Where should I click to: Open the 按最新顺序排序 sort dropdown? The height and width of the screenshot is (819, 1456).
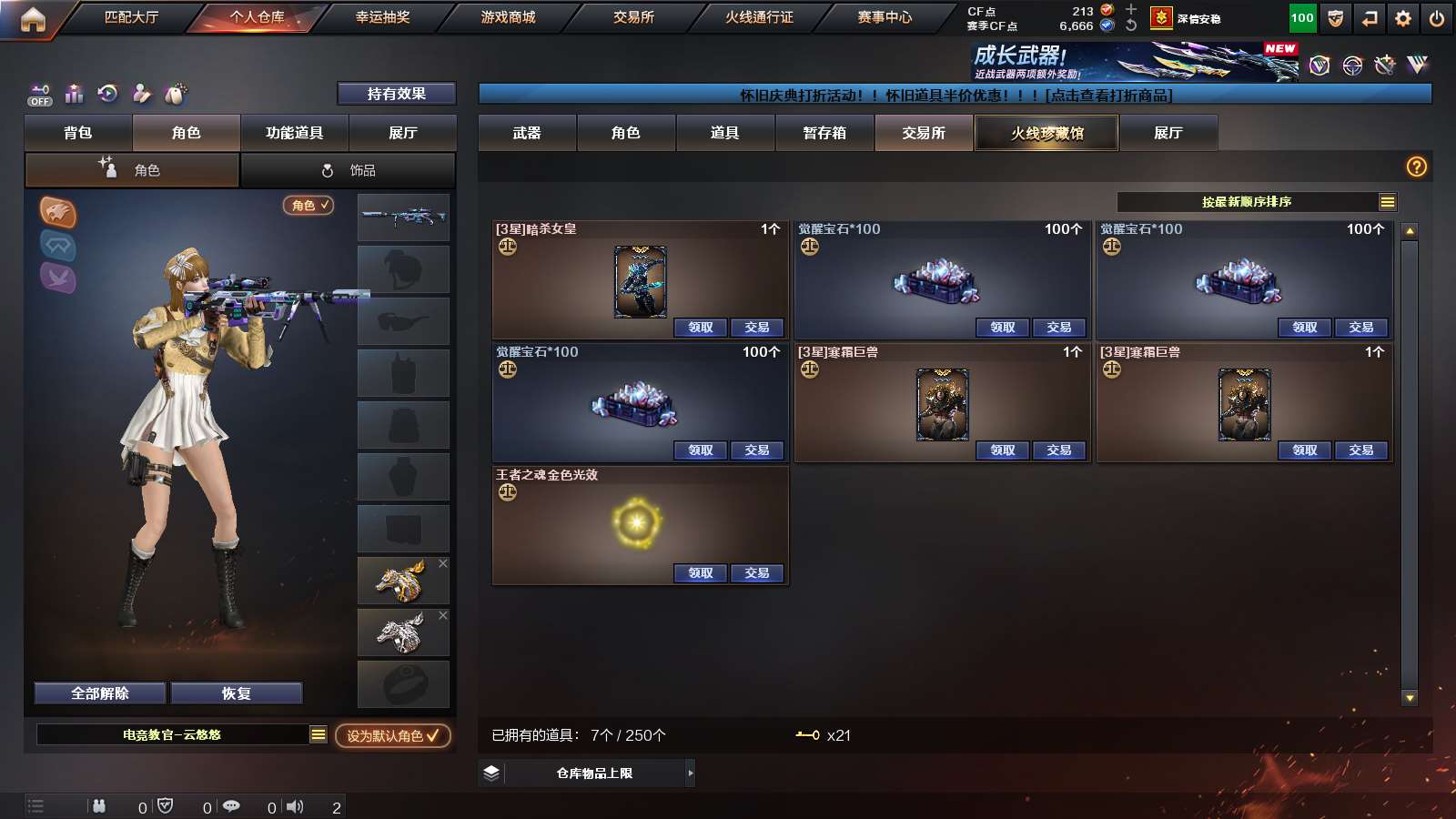pyautogui.click(x=1251, y=202)
